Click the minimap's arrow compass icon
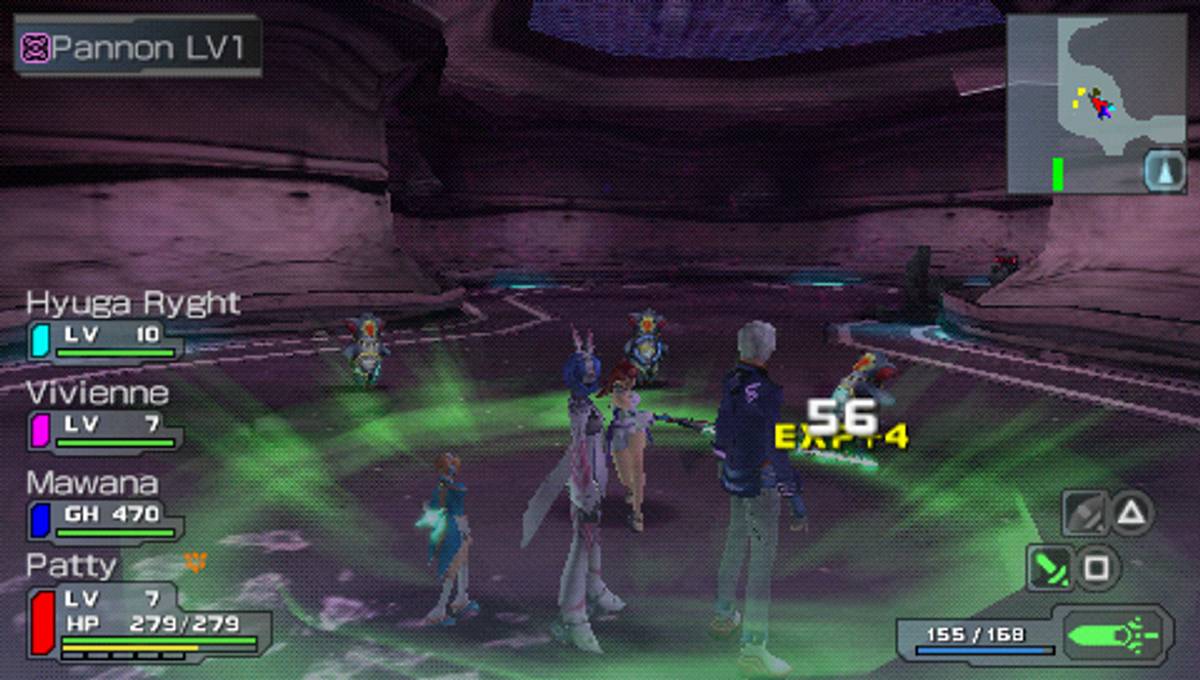The width and height of the screenshot is (1200, 680). coord(1164,170)
